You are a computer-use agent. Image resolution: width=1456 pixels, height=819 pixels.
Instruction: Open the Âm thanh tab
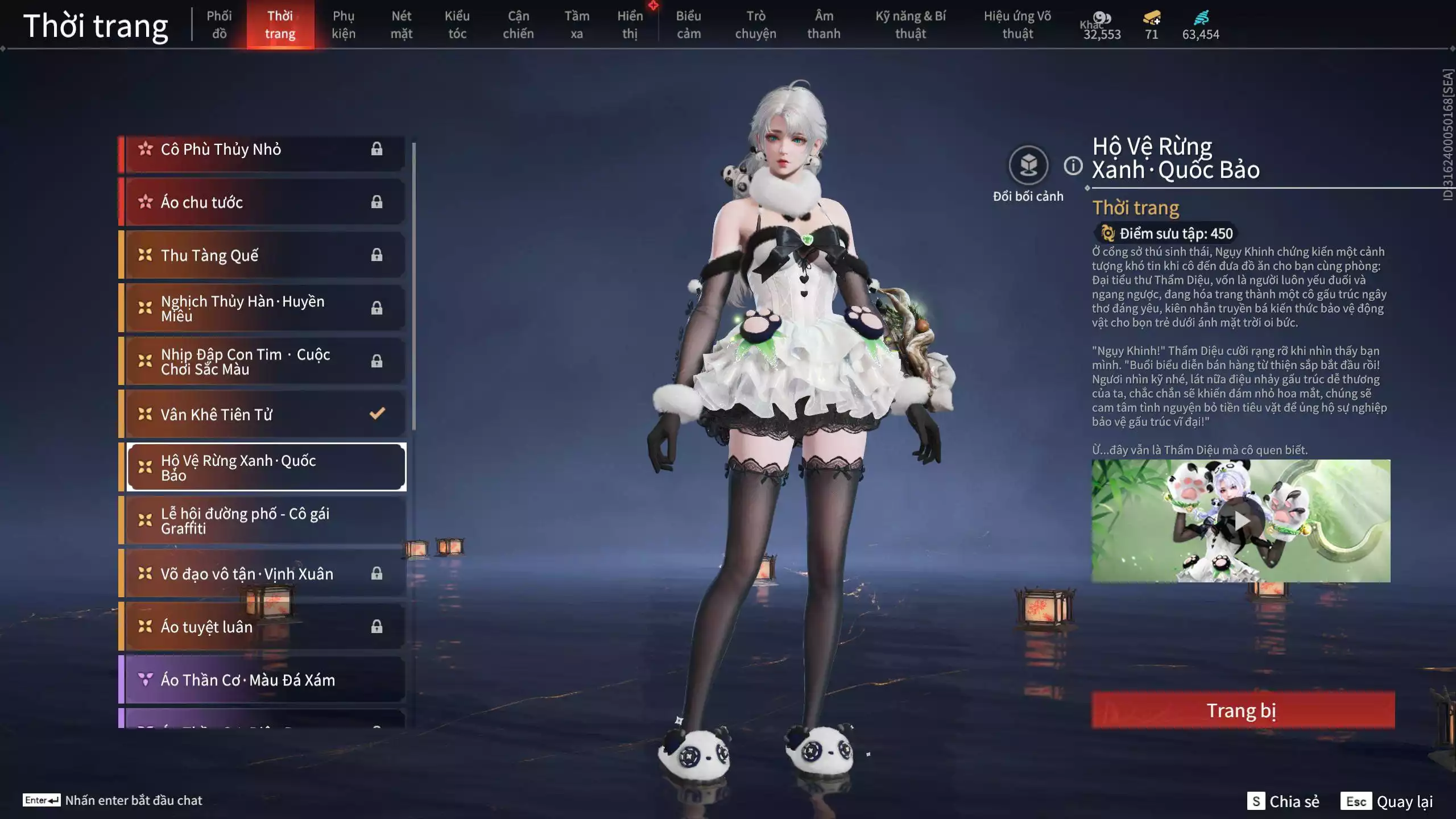[x=824, y=25]
